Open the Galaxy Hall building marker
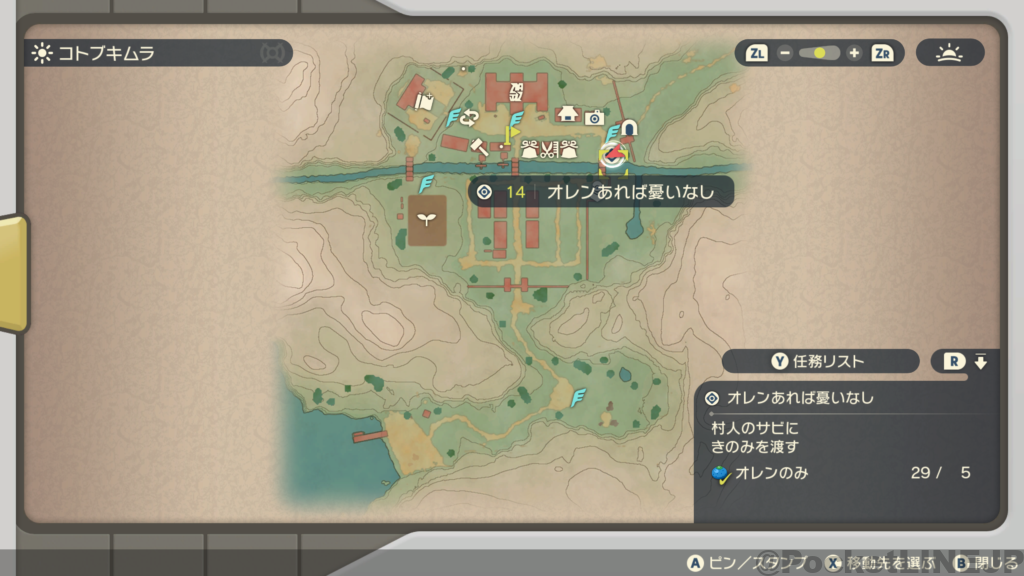The image size is (1024, 576). pos(517,93)
